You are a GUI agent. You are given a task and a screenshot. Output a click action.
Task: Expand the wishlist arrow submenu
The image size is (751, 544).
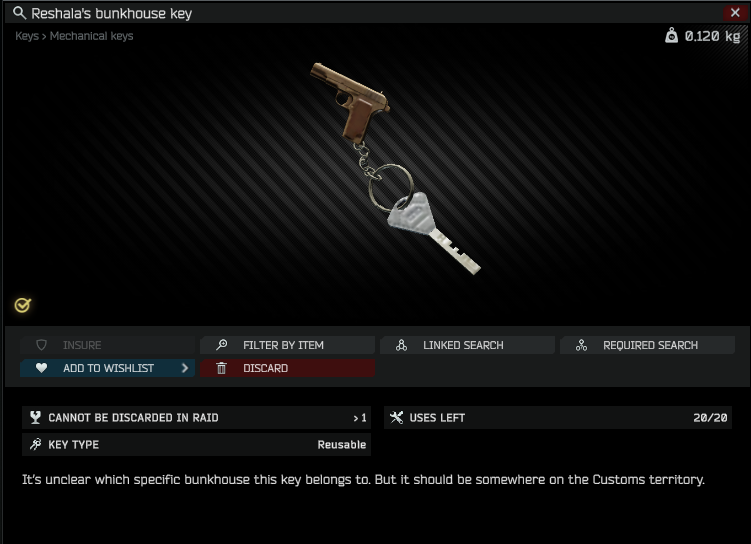click(185, 368)
